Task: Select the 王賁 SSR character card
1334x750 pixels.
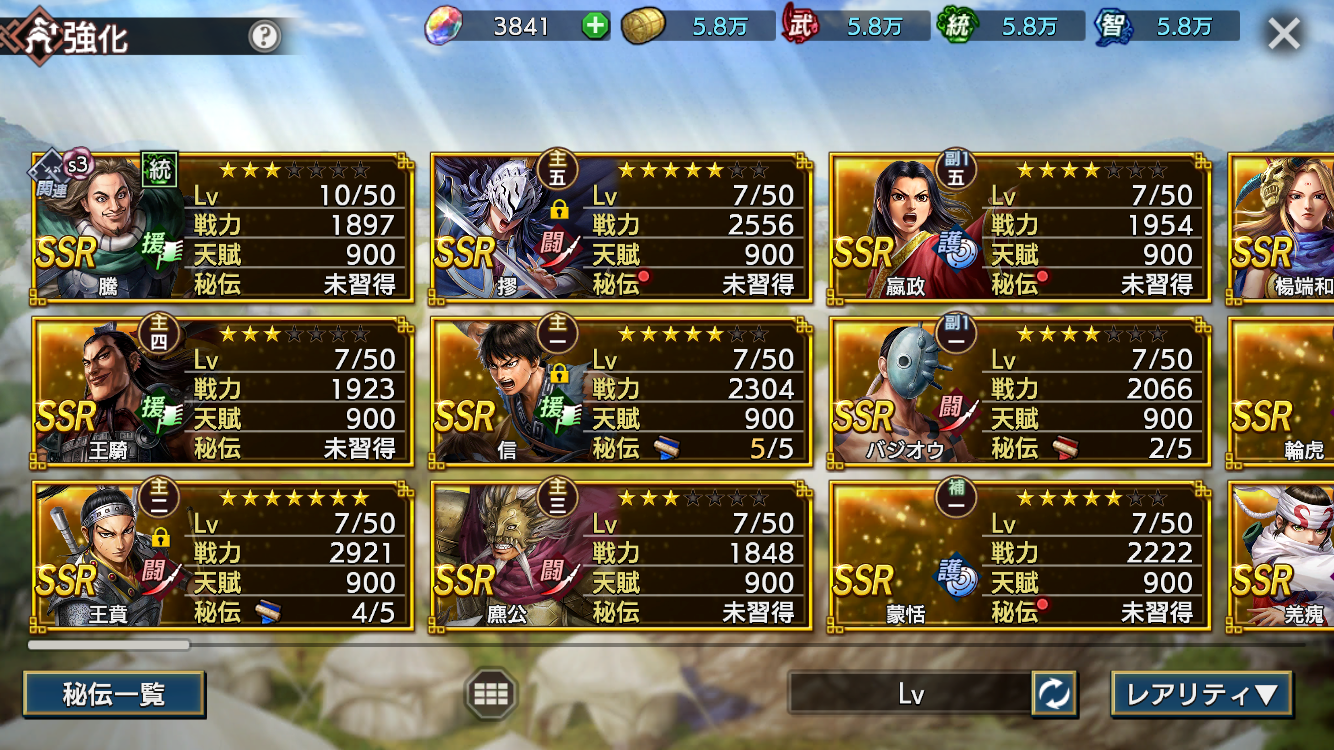Action: tap(222, 555)
